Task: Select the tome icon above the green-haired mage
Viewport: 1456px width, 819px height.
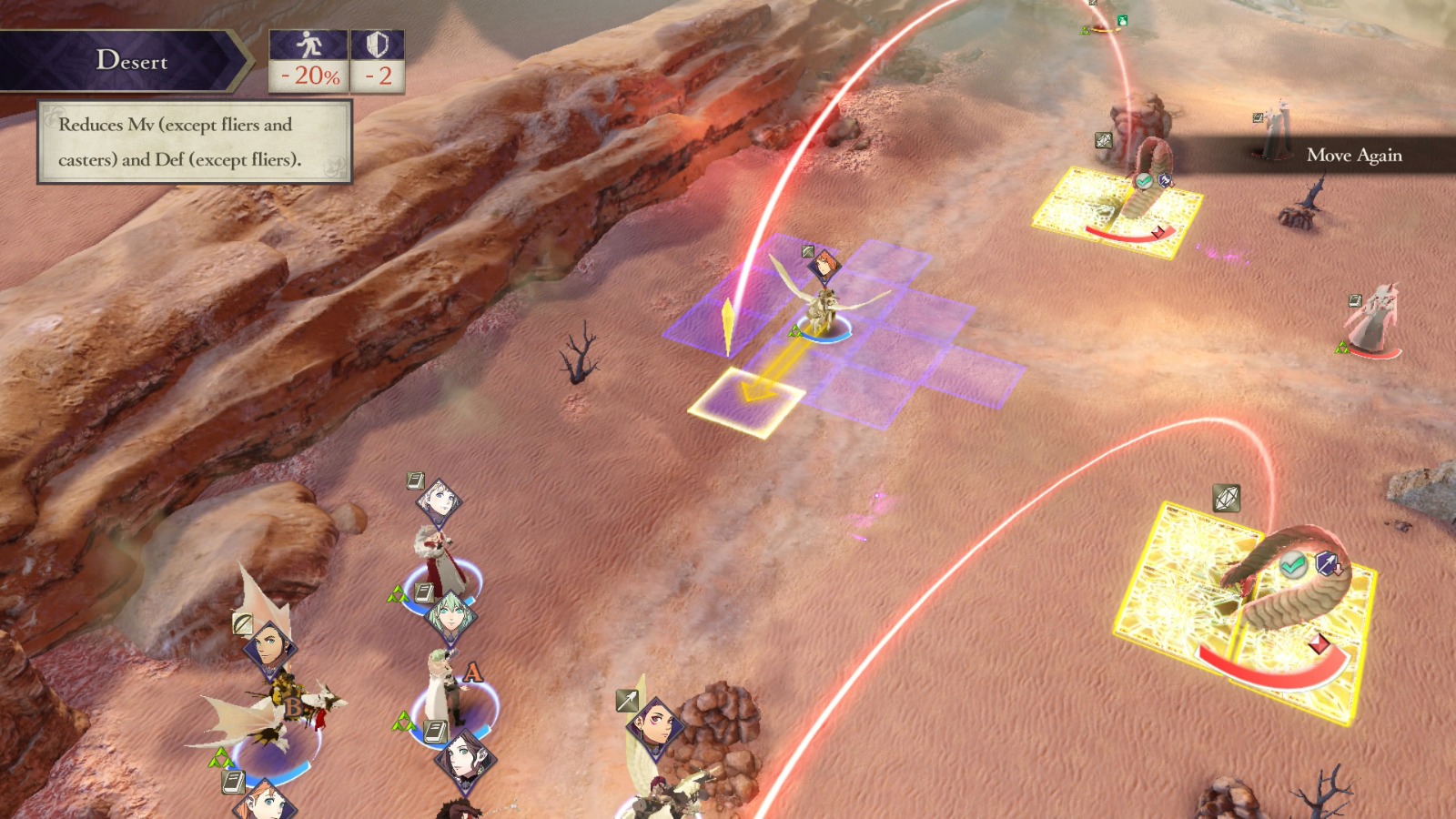Action: pyautogui.click(x=422, y=591)
